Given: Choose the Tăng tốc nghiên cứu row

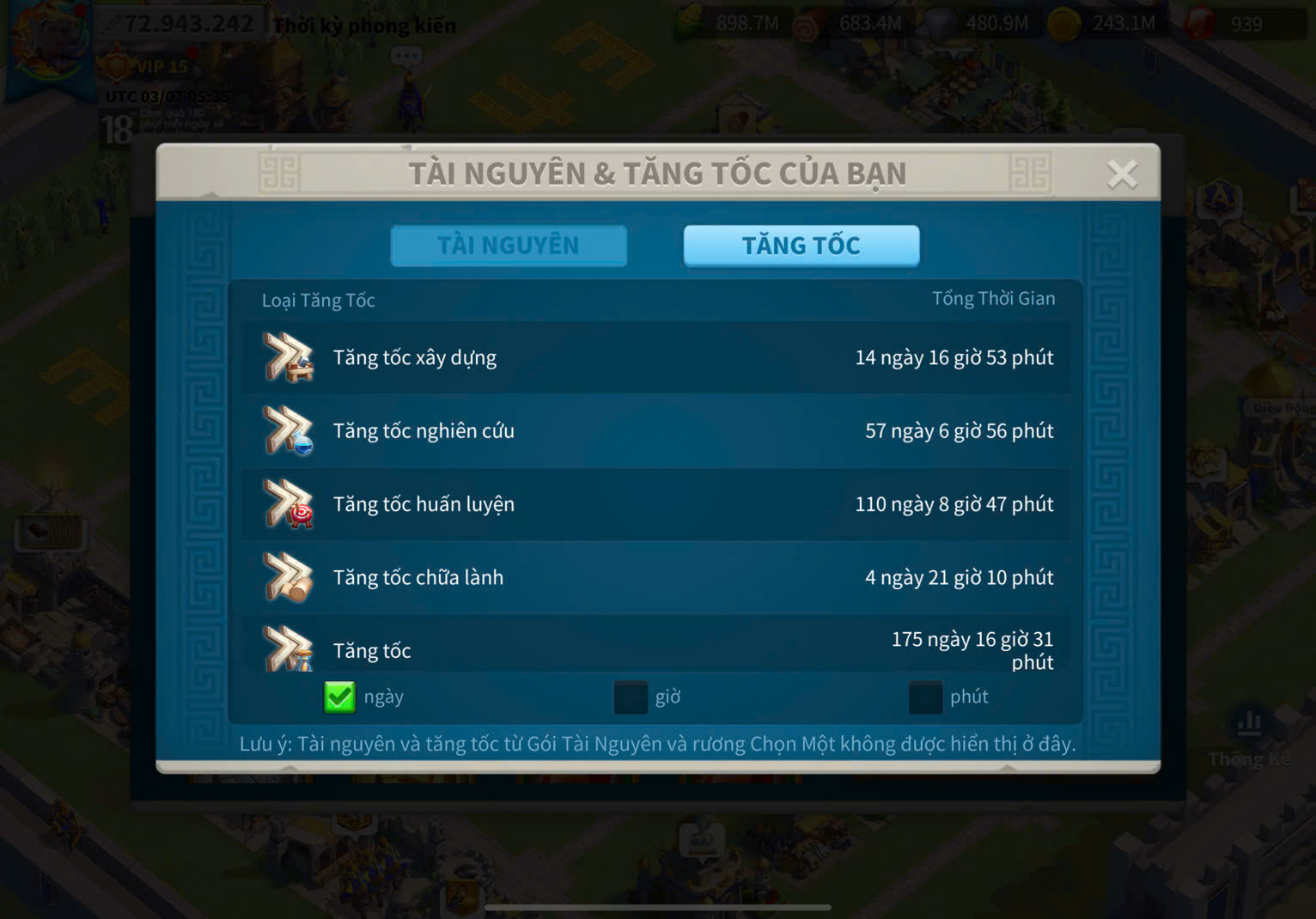Looking at the screenshot, I should [656, 431].
